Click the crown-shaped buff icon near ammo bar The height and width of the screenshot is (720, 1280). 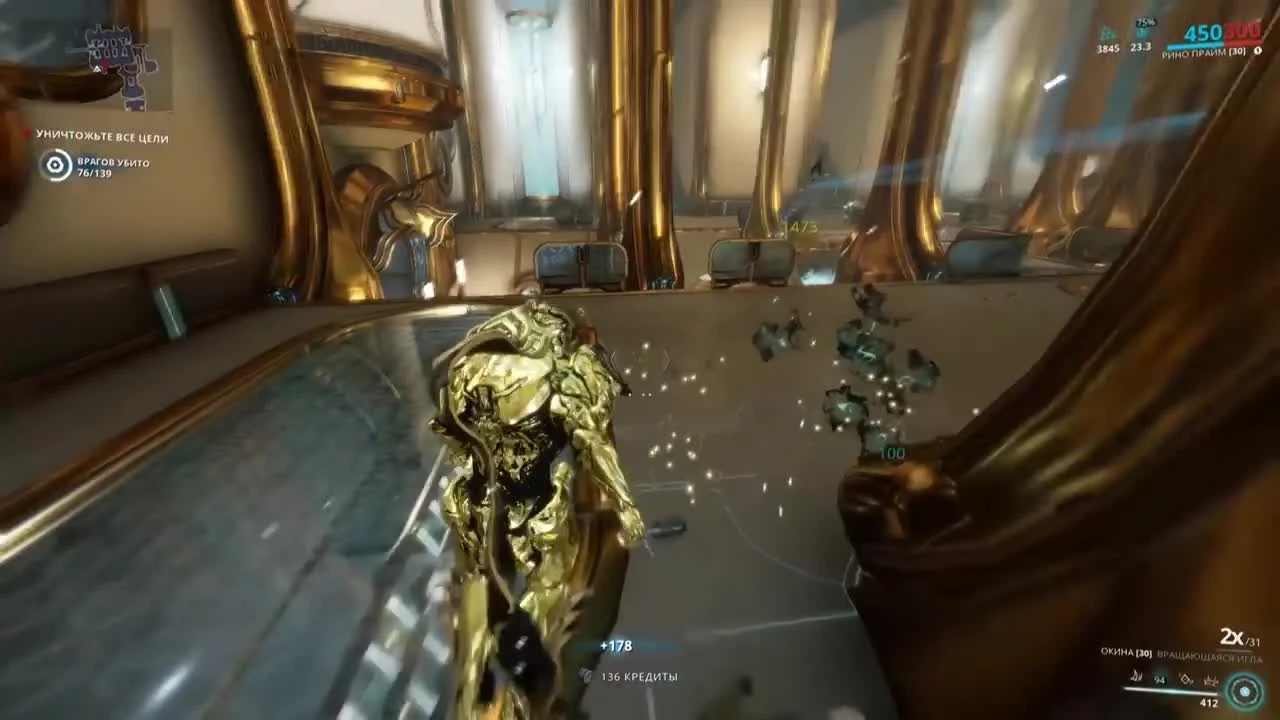tap(1211, 680)
